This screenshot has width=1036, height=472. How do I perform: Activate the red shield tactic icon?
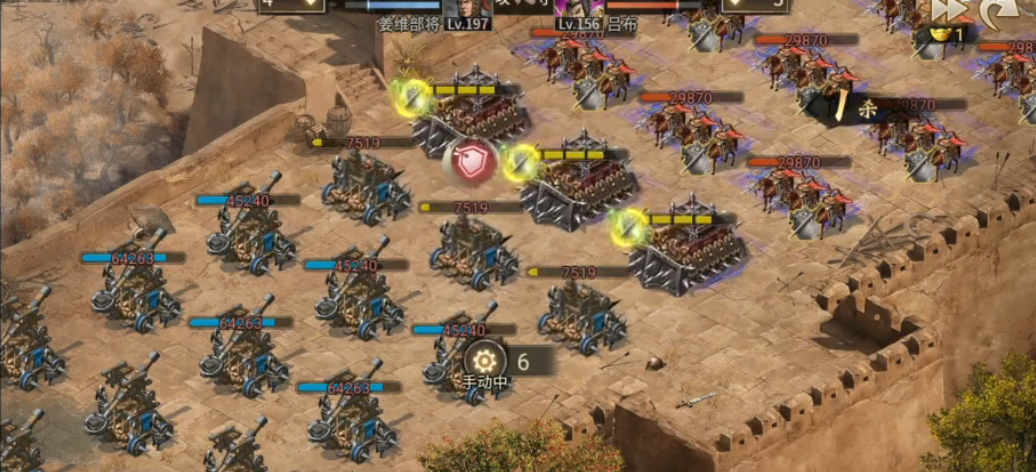tap(475, 161)
